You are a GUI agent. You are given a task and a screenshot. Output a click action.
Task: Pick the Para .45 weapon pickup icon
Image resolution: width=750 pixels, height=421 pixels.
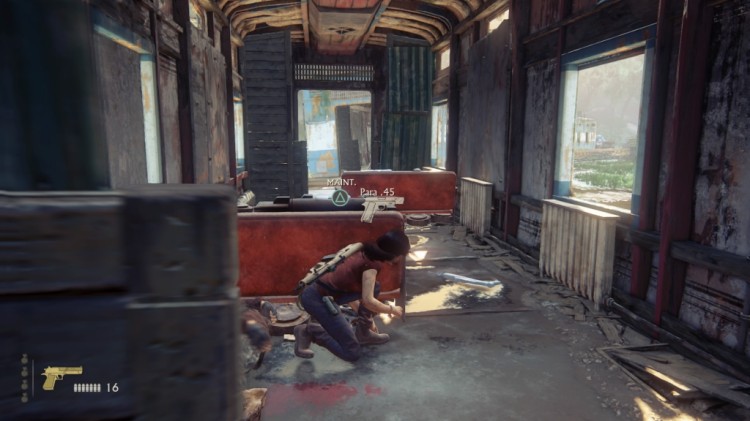tap(379, 206)
